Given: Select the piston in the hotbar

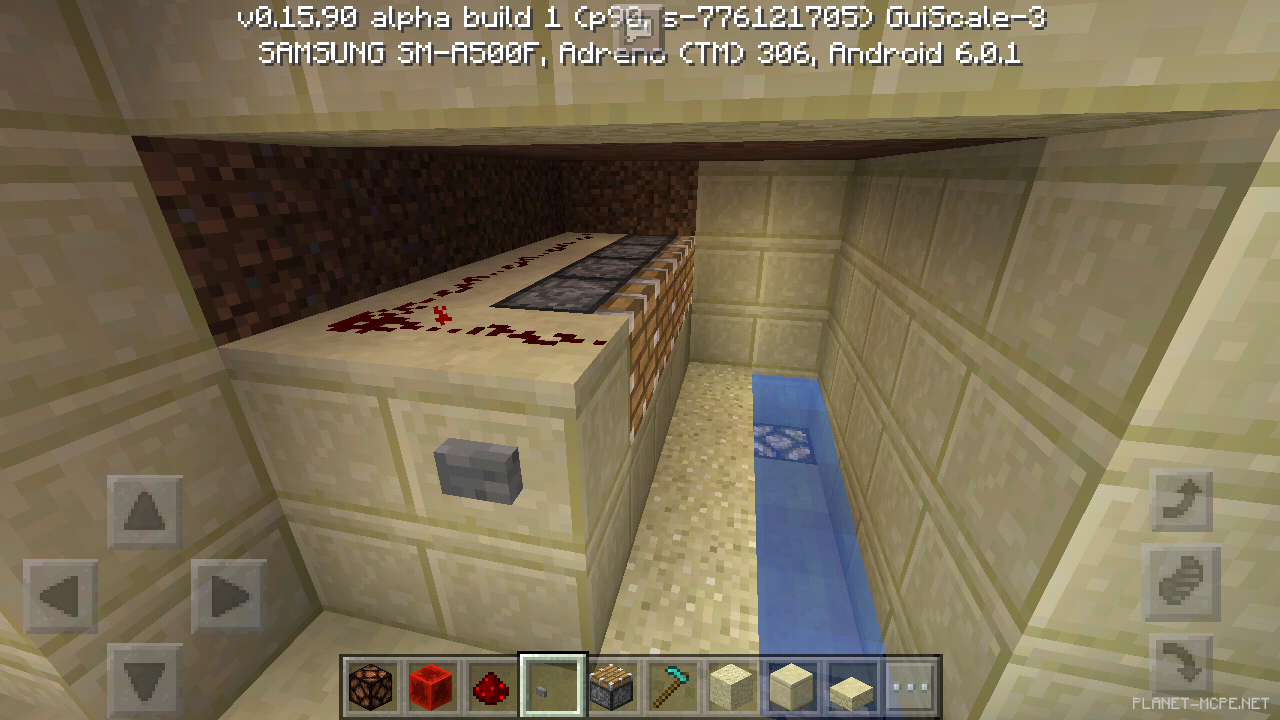Looking at the screenshot, I should click(611, 685).
